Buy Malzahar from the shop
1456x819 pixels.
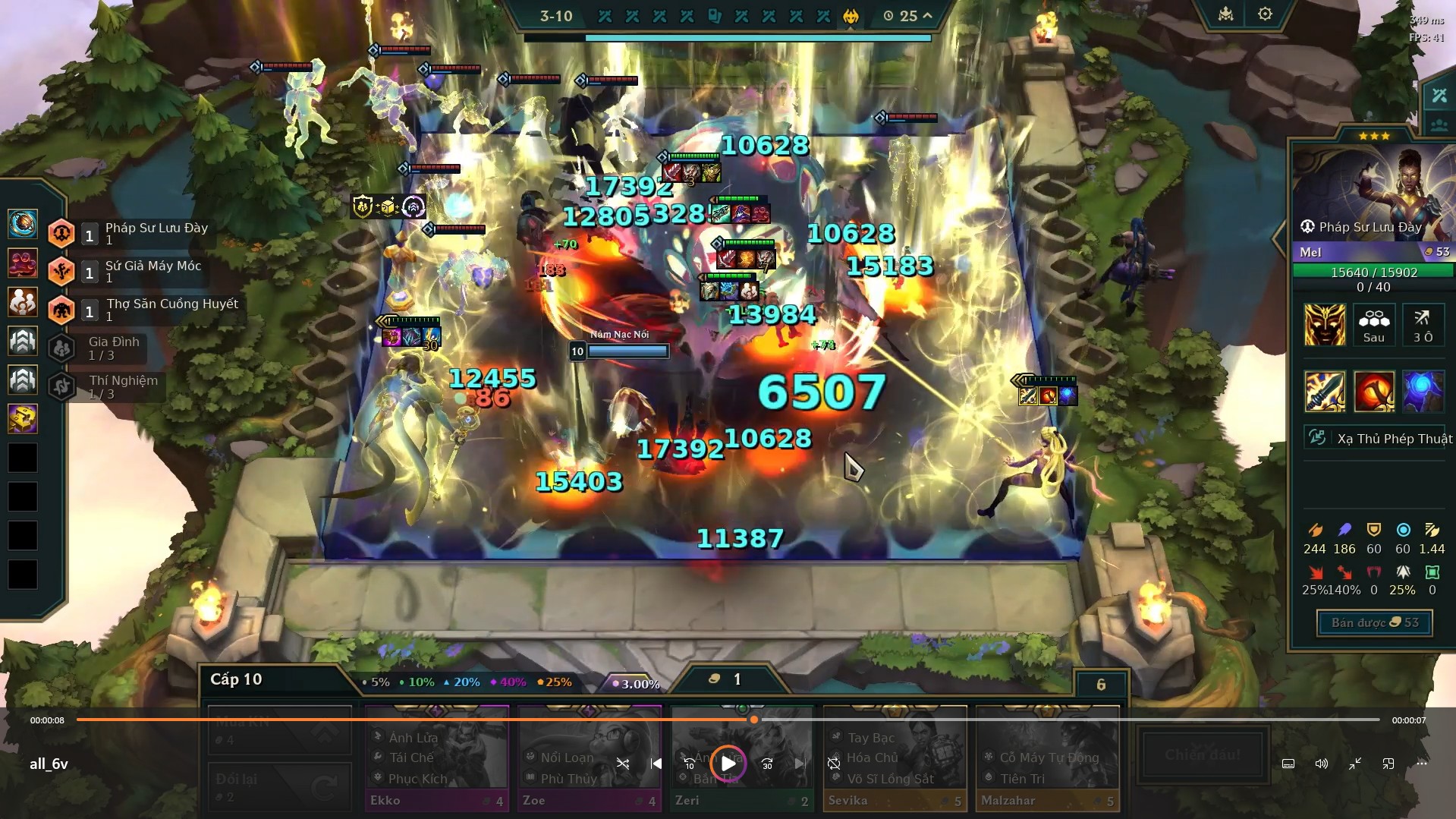1047,758
